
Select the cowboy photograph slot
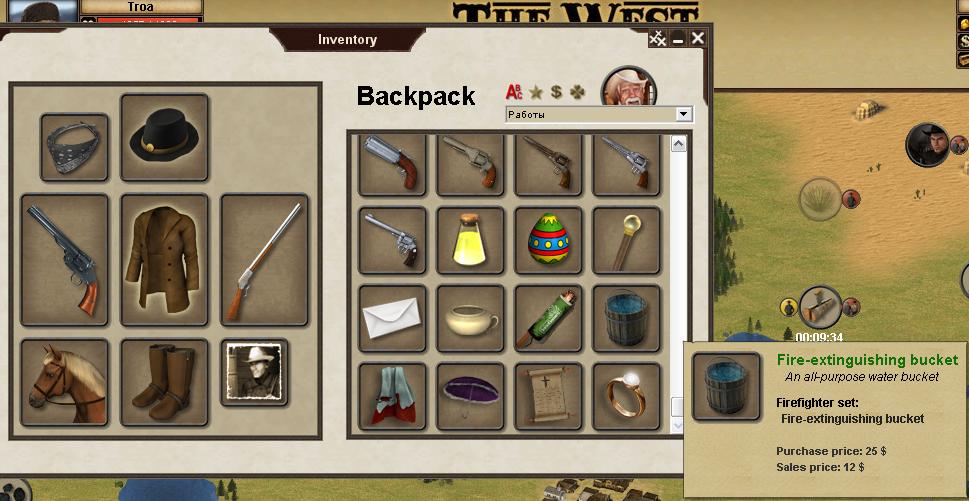point(254,372)
